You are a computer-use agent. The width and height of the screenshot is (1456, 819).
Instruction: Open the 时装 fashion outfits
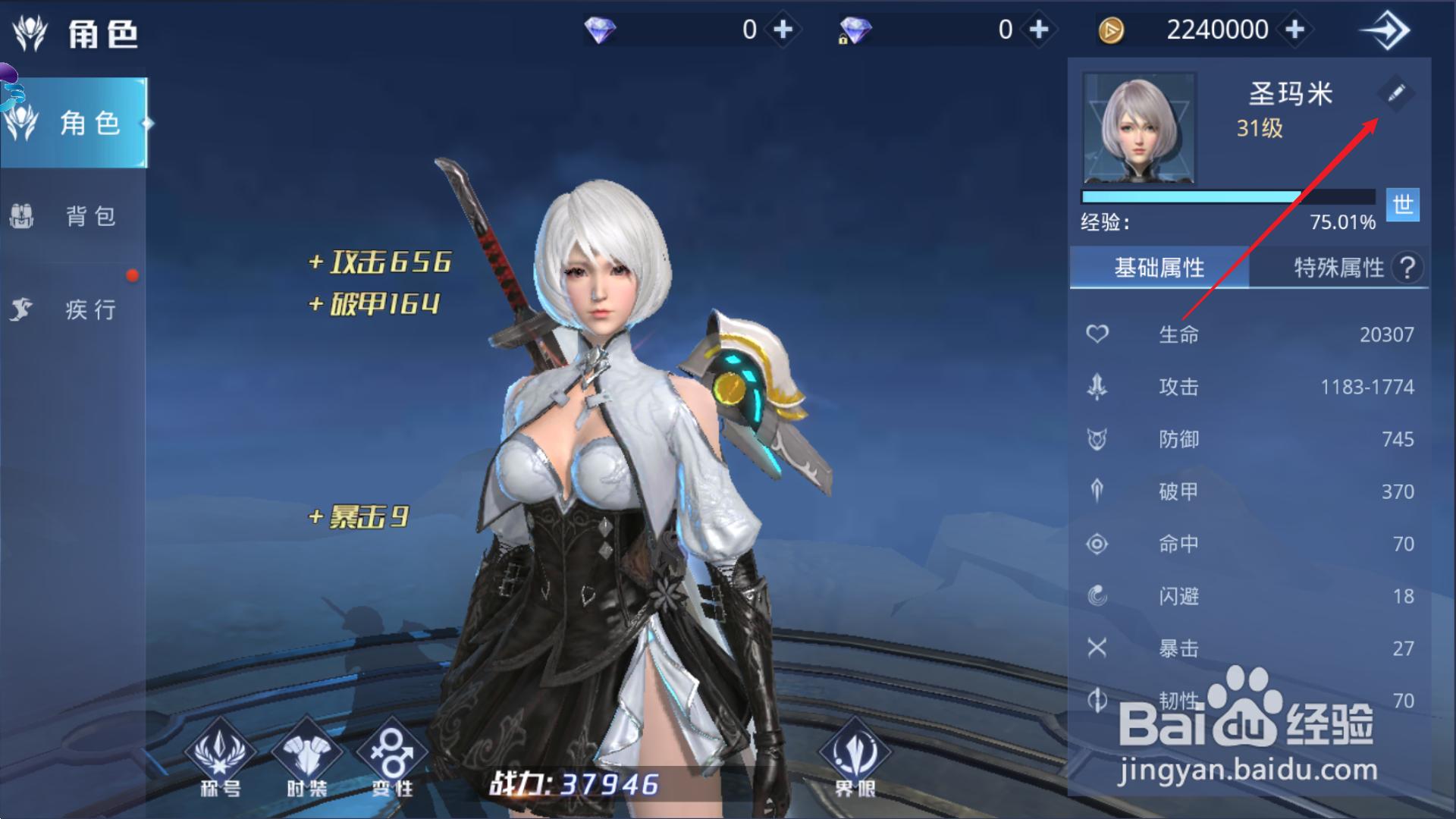(x=306, y=758)
